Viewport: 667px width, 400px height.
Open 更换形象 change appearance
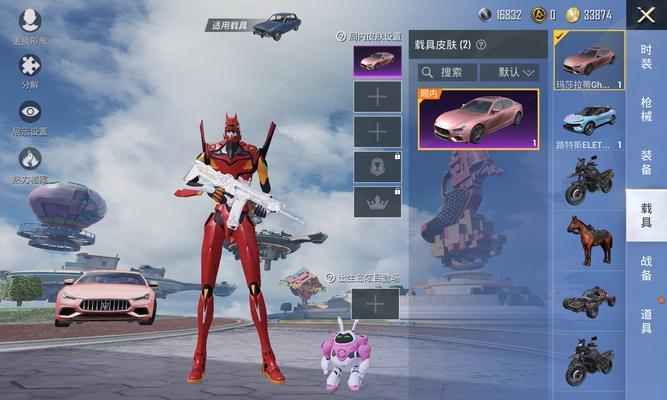click(x=30, y=22)
